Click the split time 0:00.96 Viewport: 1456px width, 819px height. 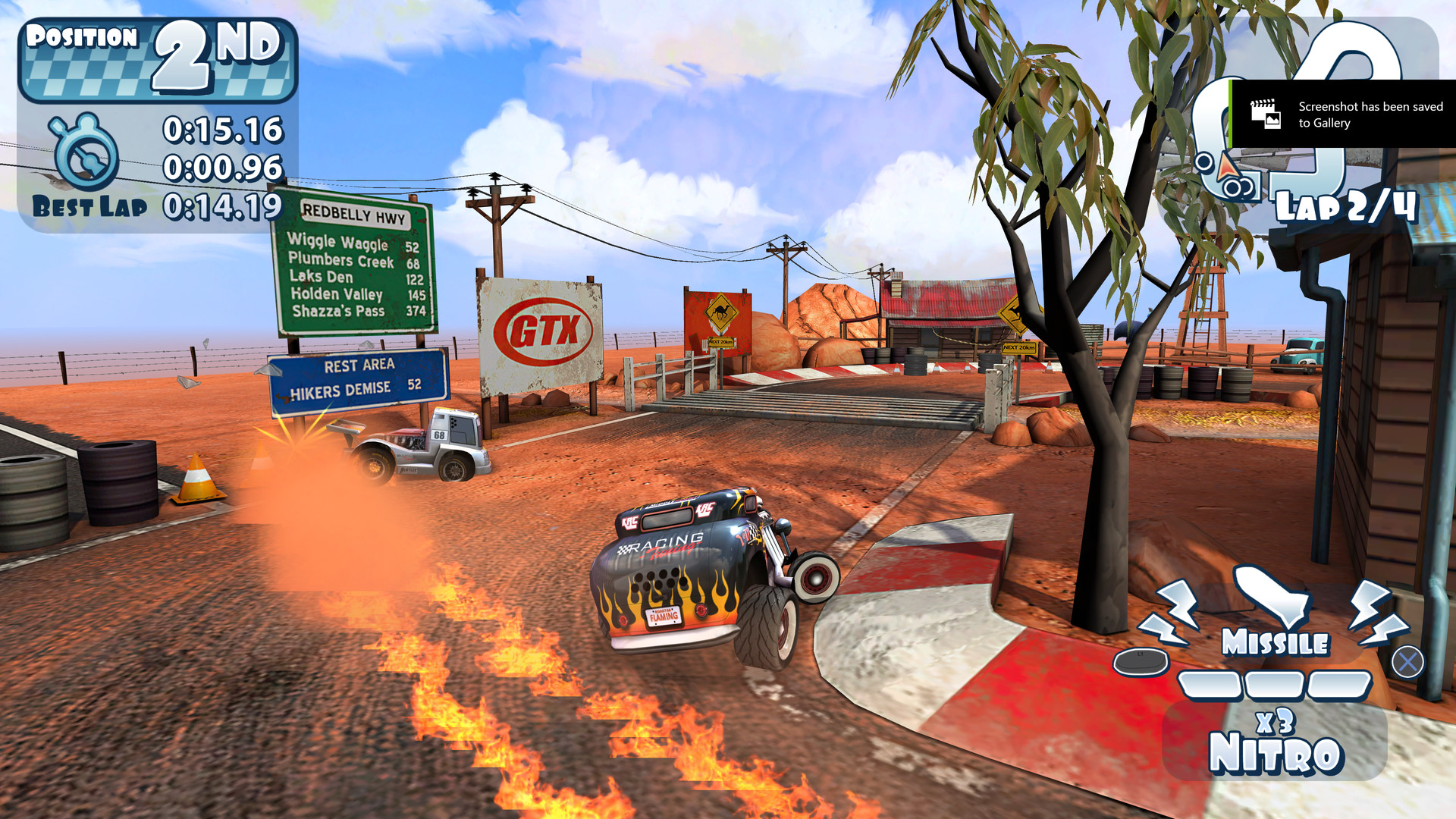[224, 165]
